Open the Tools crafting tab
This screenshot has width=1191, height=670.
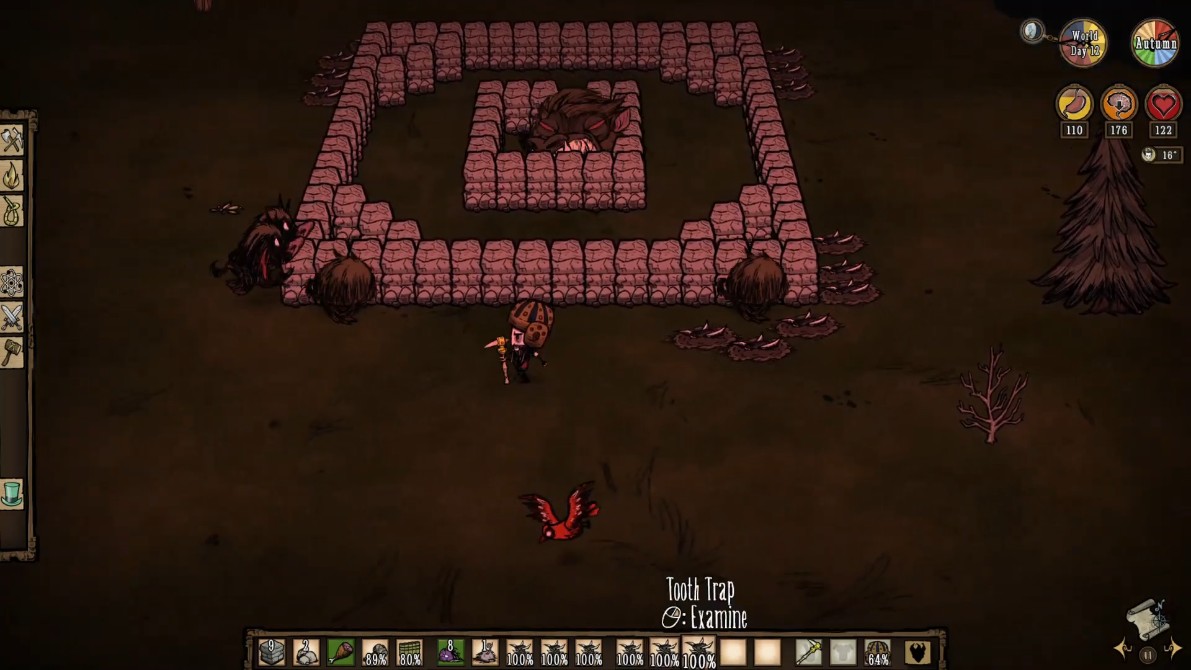point(12,140)
